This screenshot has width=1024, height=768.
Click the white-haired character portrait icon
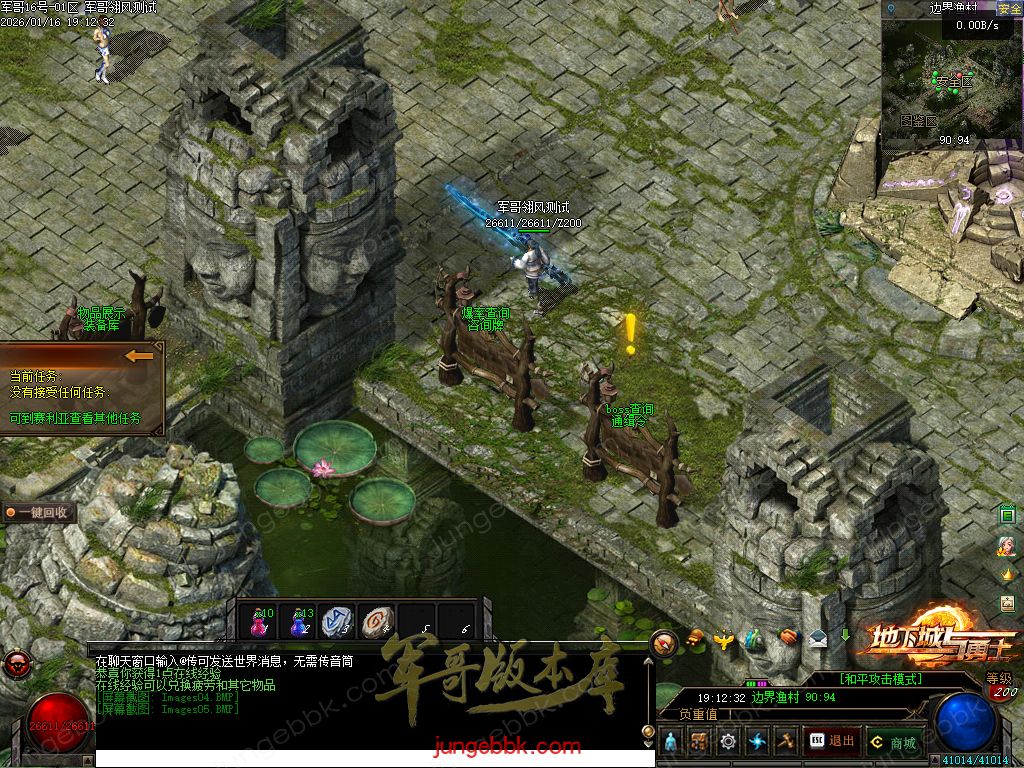pyautogui.click(x=1006, y=546)
